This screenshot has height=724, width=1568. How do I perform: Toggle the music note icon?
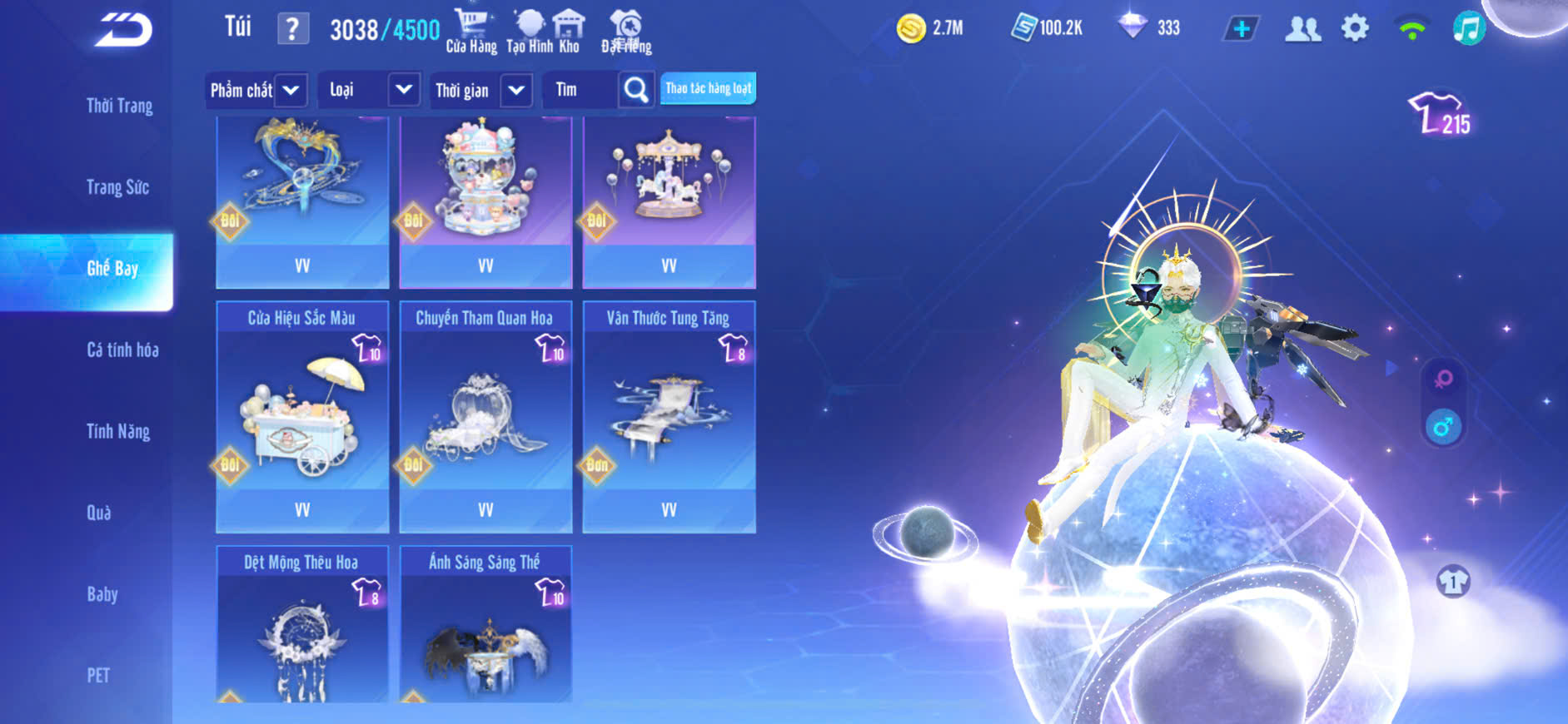pyautogui.click(x=1469, y=28)
